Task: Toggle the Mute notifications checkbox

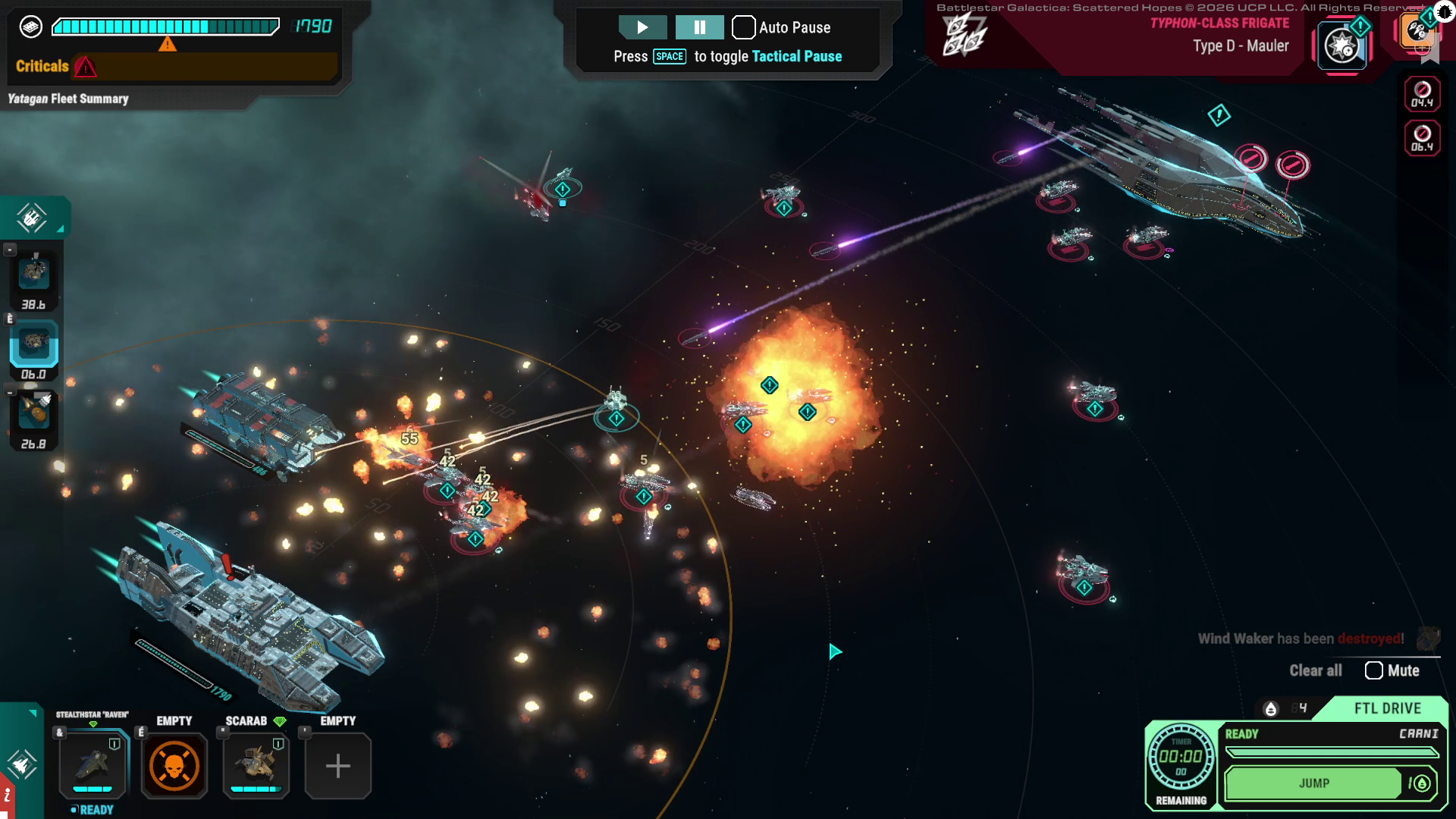Action: point(1373,670)
